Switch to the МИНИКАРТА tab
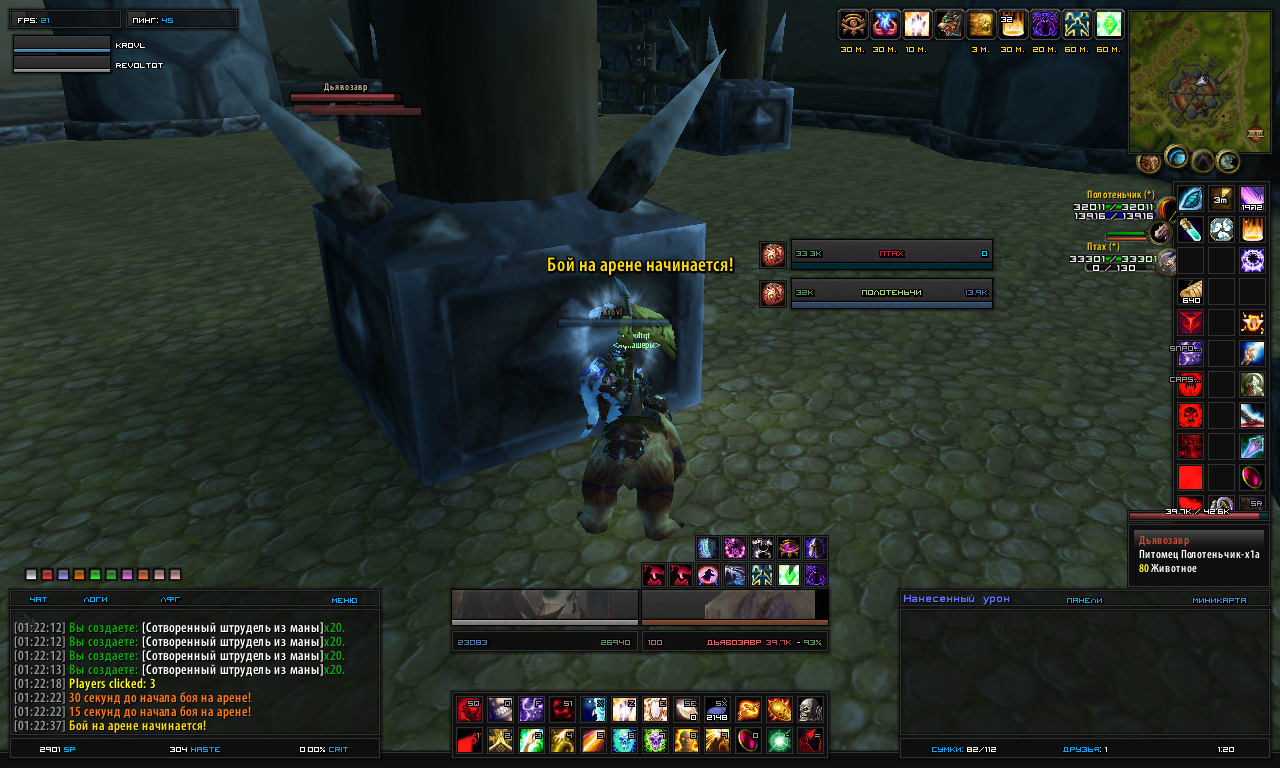The height and width of the screenshot is (768, 1280). [1219, 600]
